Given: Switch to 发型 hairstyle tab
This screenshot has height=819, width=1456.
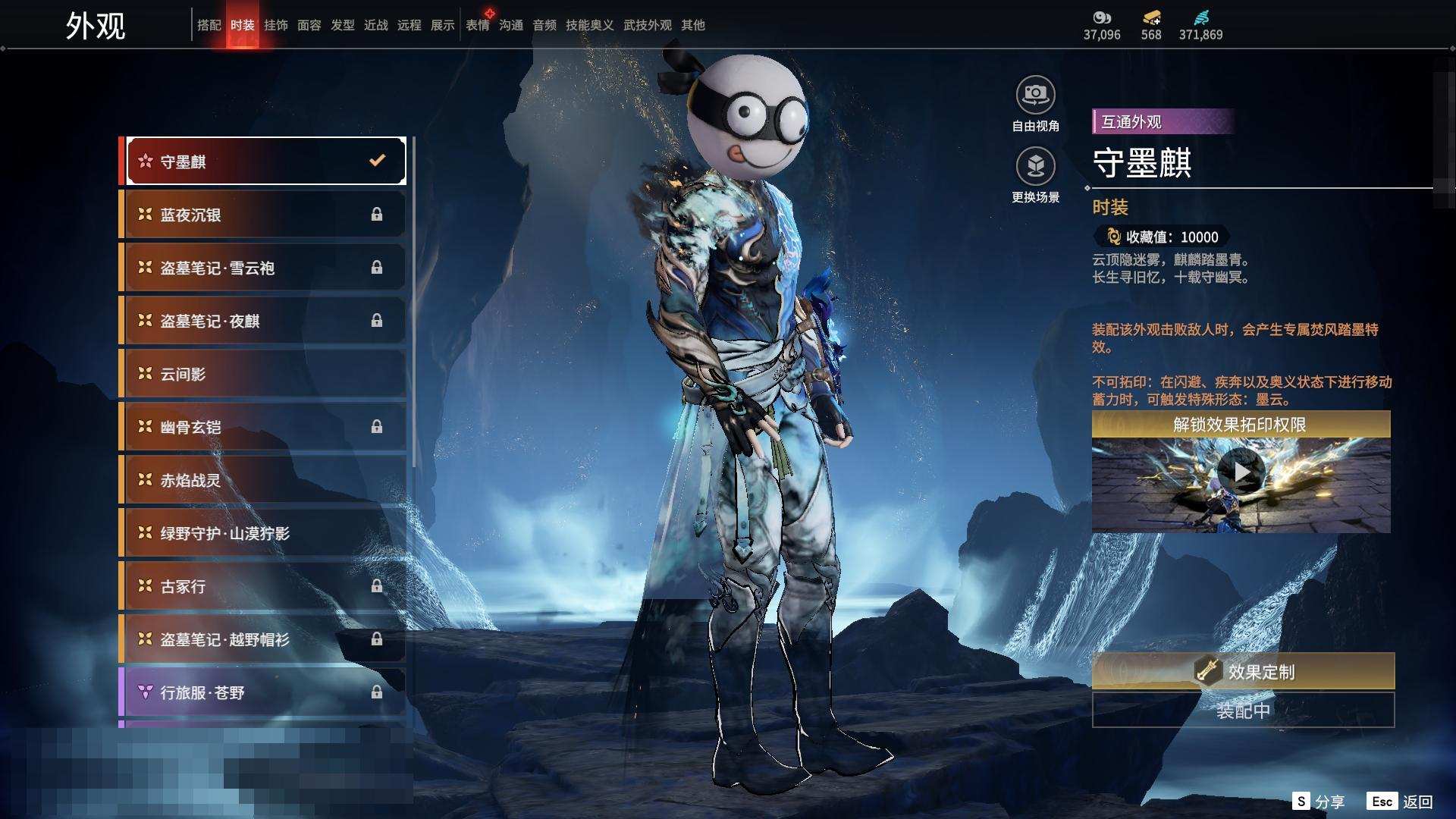Looking at the screenshot, I should [342, 25].
